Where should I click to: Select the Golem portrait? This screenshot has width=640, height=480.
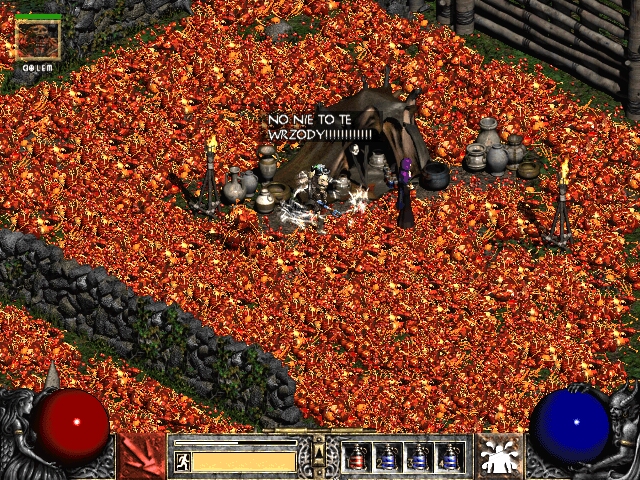[38, 40]
